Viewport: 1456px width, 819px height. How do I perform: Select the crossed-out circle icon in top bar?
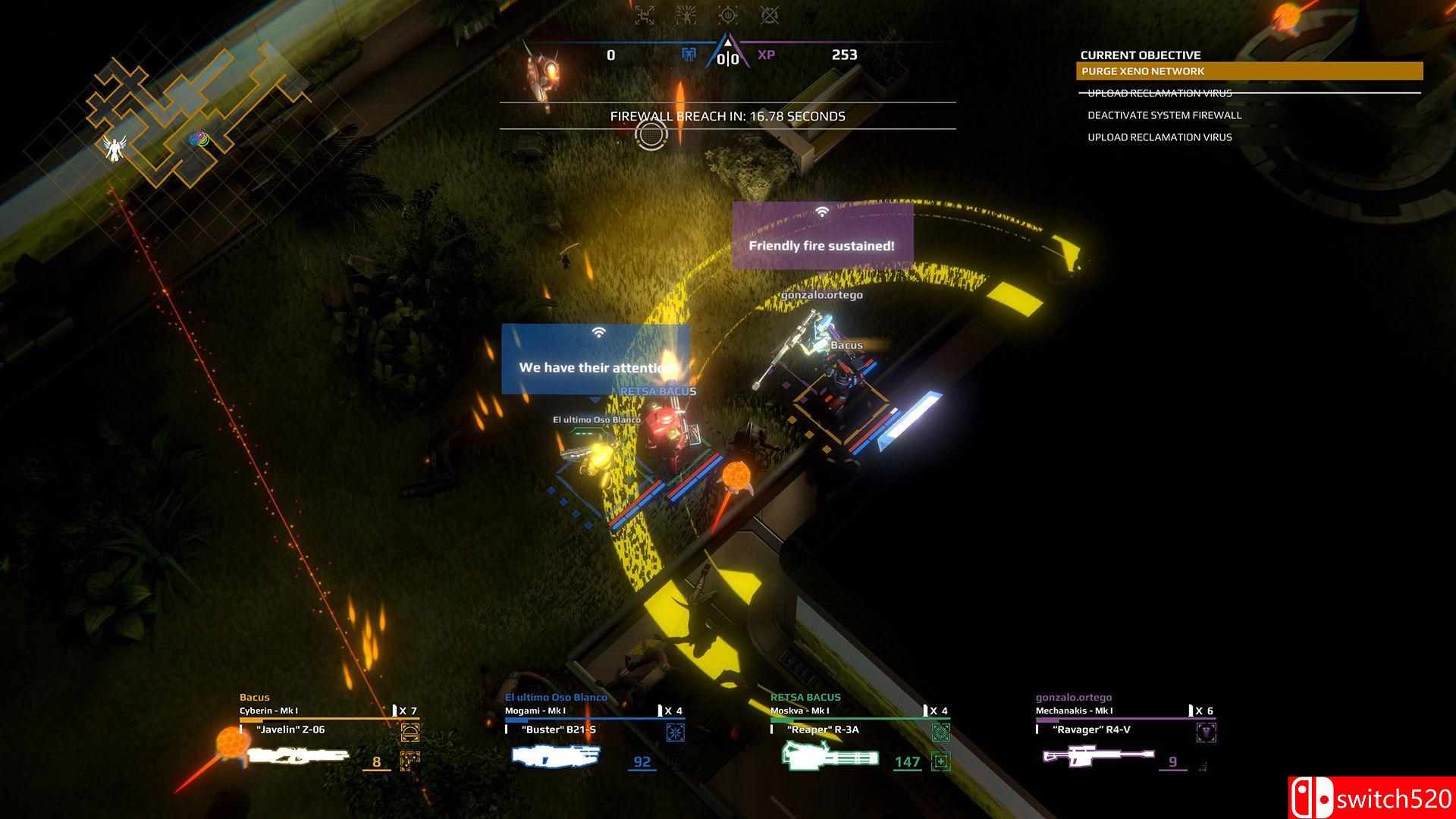tap(770, 14)
